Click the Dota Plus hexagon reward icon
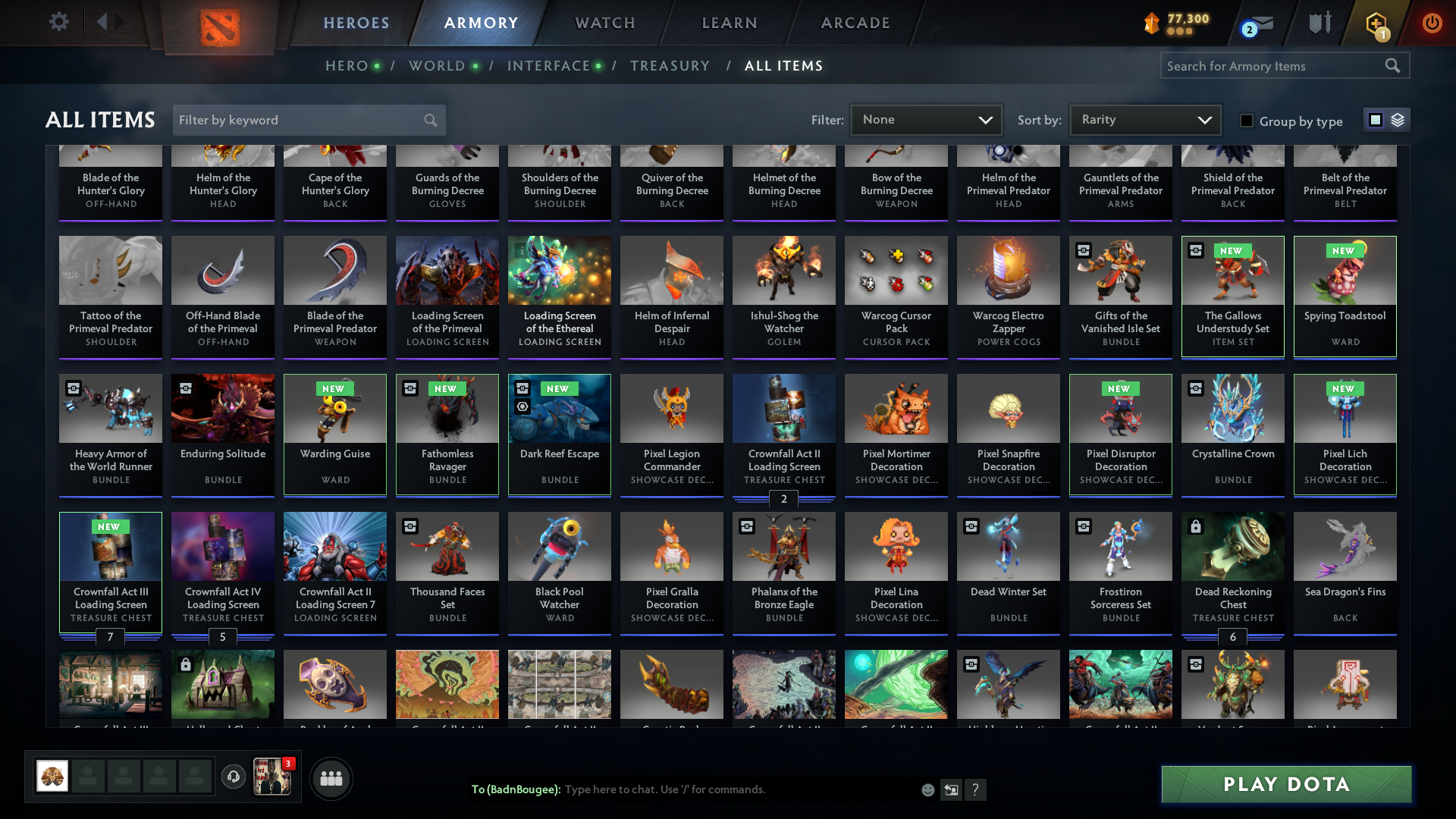Screen dimensions: 1456x819 coord(1375,23)
